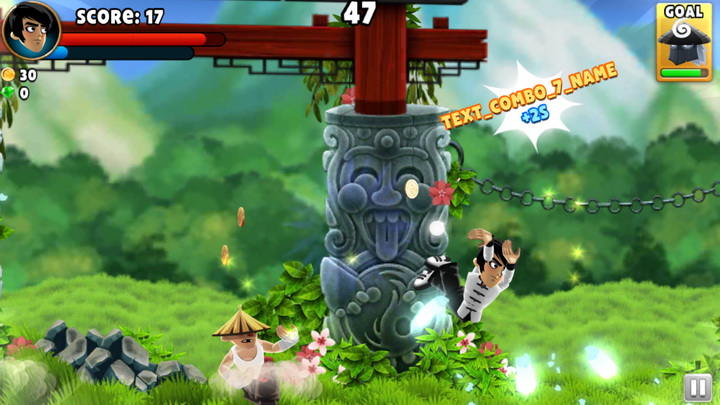This screenshot has height=405, width=720.
Task: Tap the player character portrait
Action: click(x=30, y=30)
